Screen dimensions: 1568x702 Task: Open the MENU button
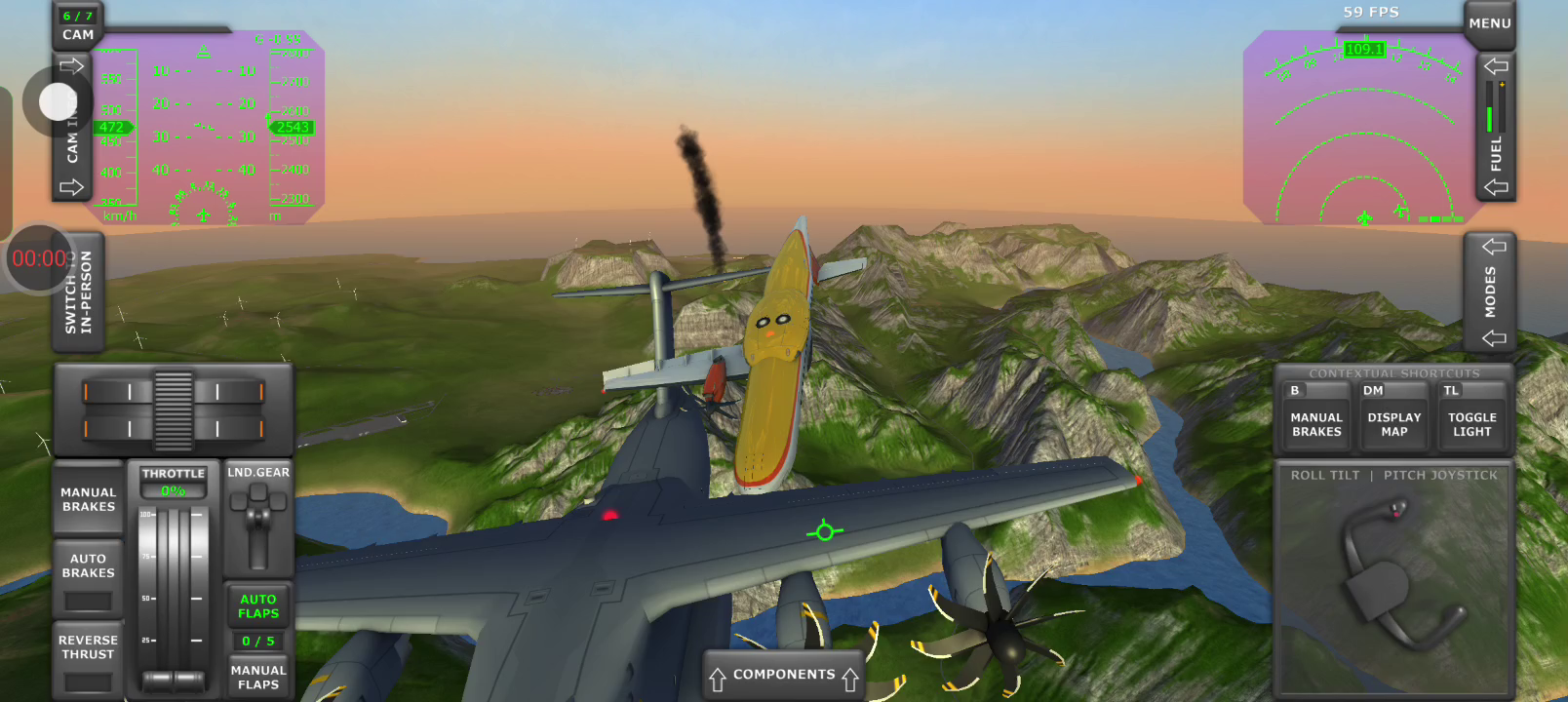pos(1489,23)
